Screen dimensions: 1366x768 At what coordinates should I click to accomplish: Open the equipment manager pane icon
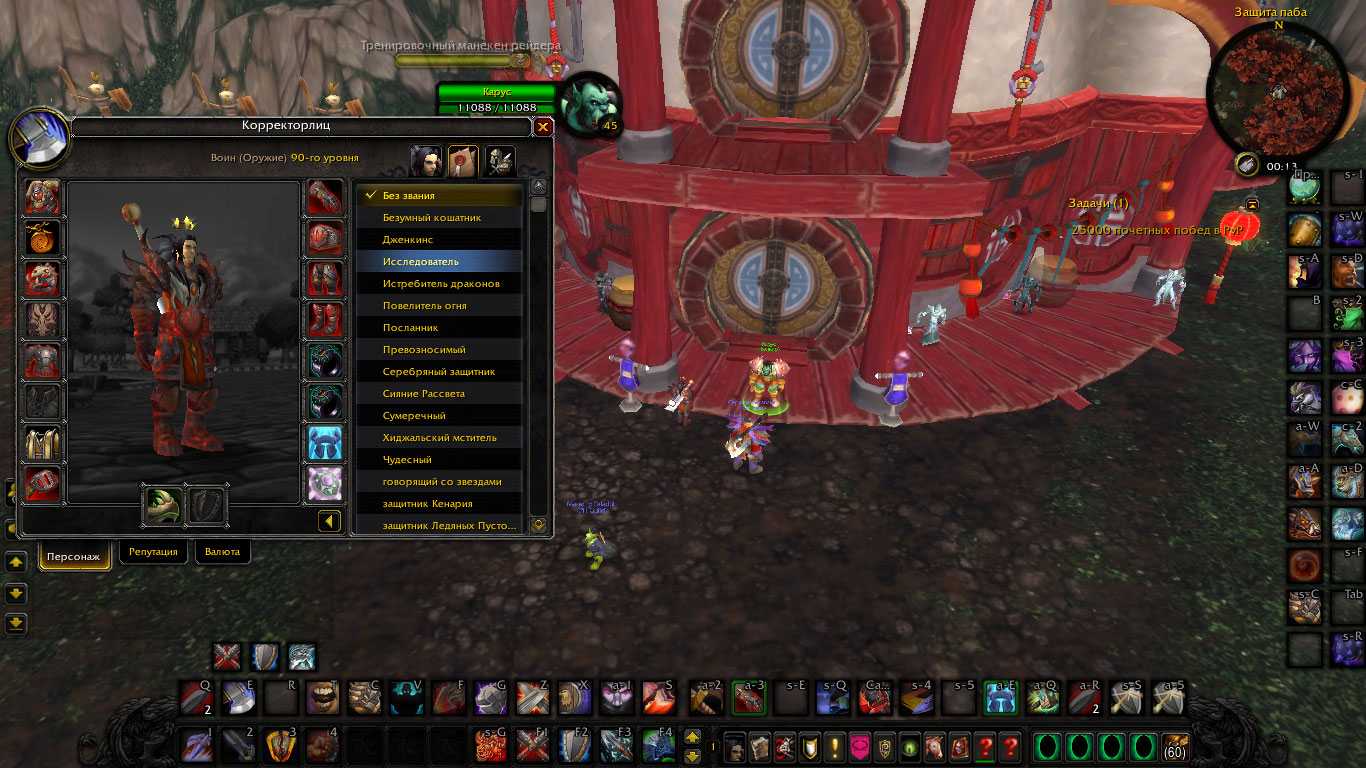click(499, 160)
